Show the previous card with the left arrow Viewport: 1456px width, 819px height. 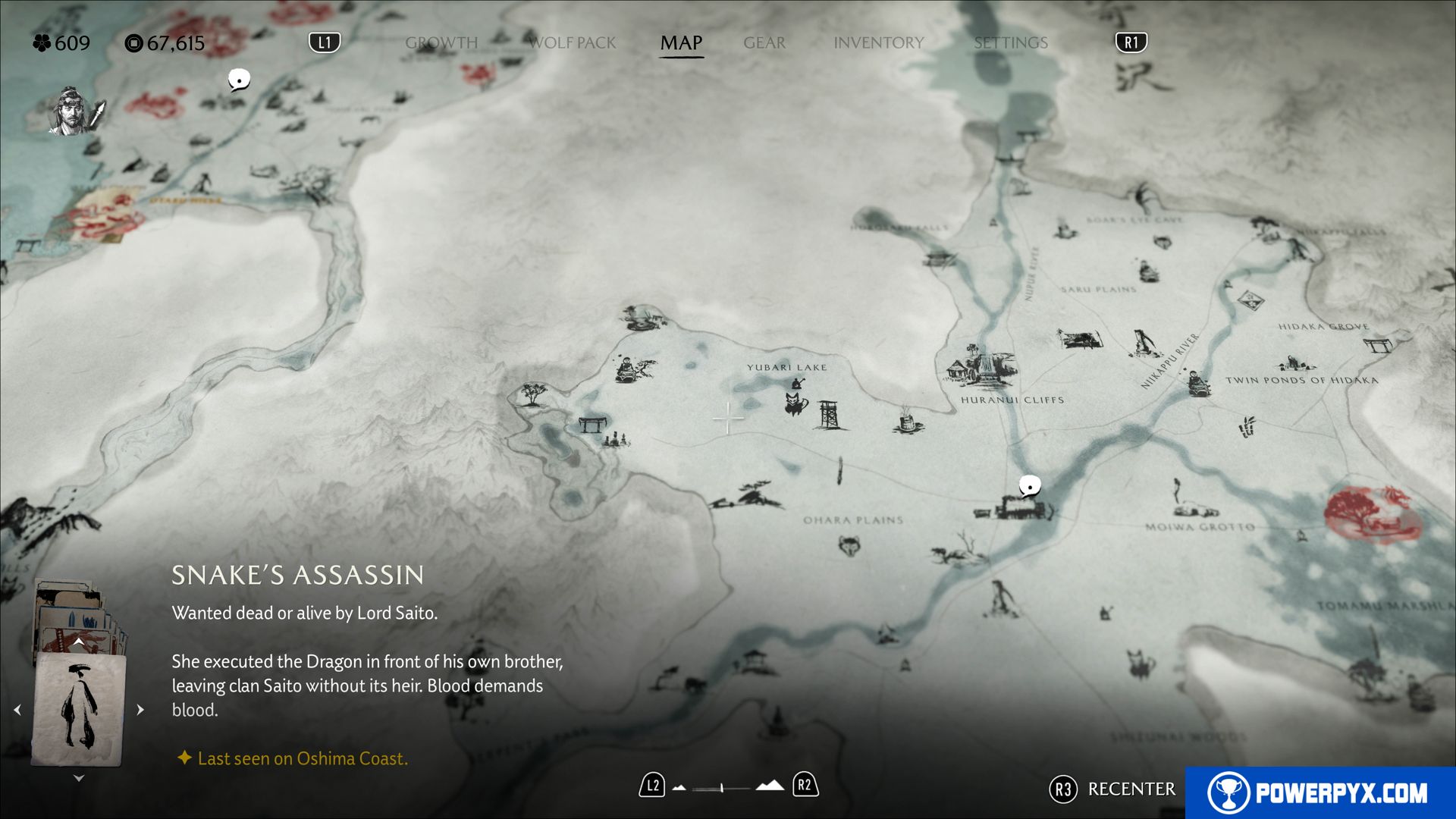pos(17,710)
